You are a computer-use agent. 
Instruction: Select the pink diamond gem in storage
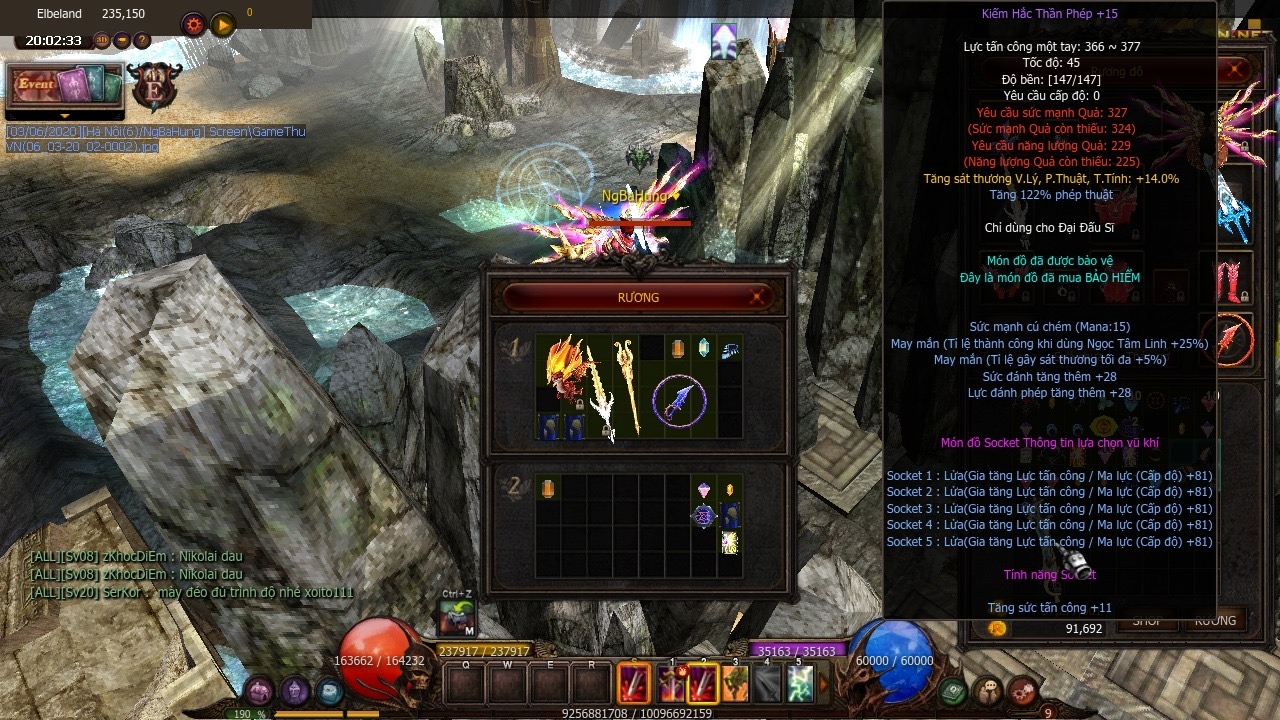coord(704,489)
